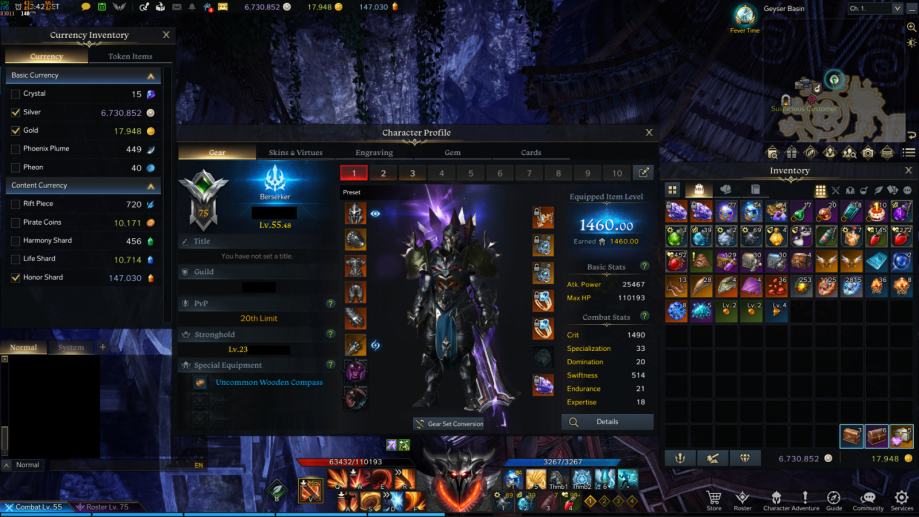Show the Cards tab
This screenshot has width=919, height=517.
[531, 153]
